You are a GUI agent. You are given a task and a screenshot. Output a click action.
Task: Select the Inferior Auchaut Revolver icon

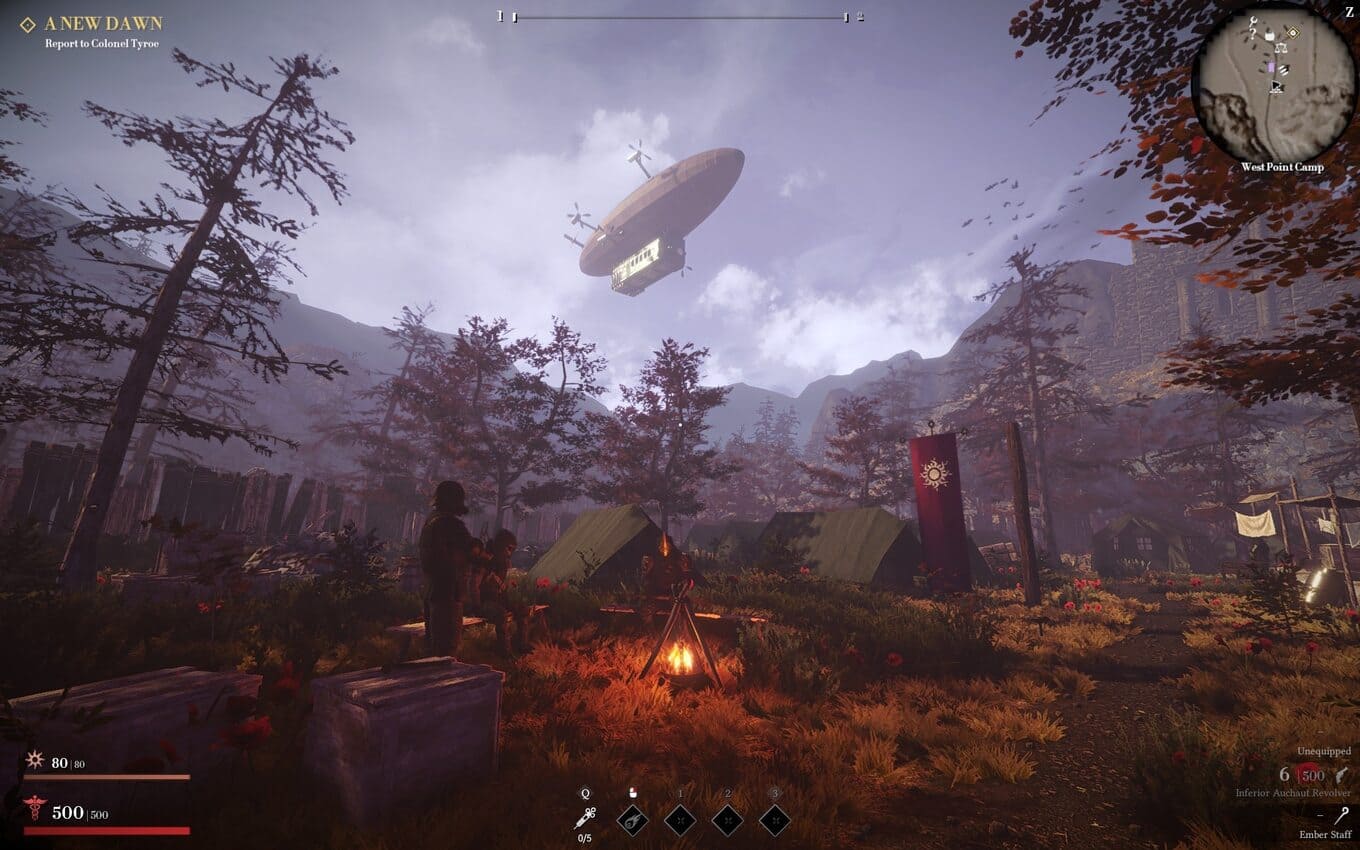coord(1340,774)
